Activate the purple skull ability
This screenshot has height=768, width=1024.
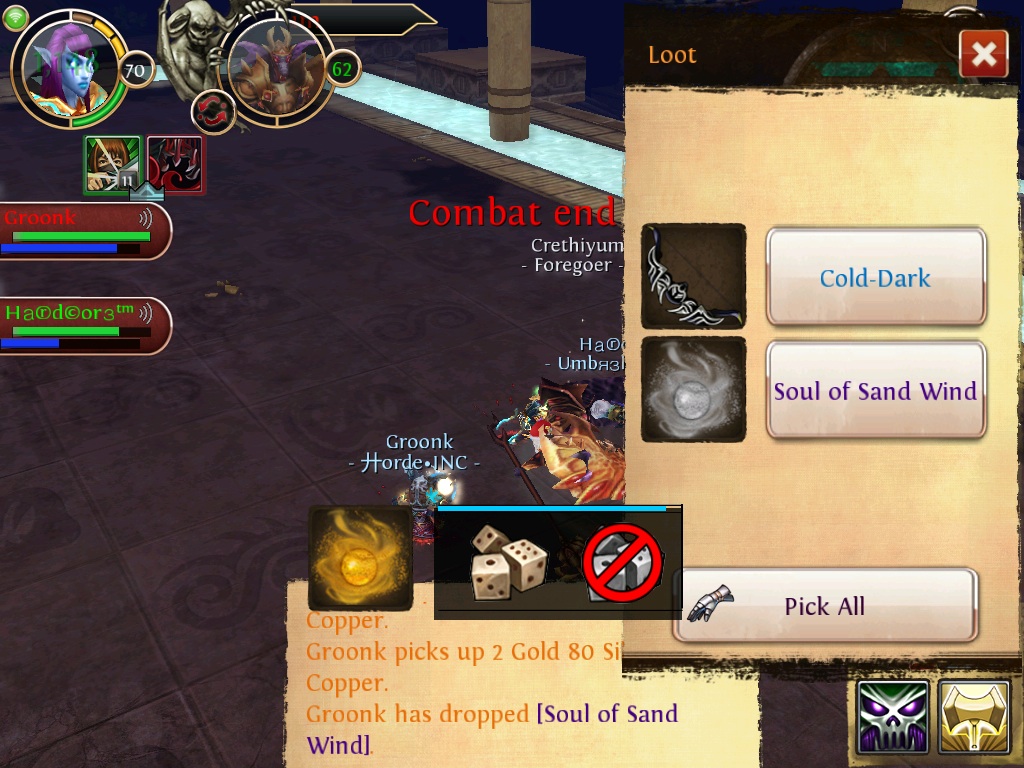(x=893, y=717)
